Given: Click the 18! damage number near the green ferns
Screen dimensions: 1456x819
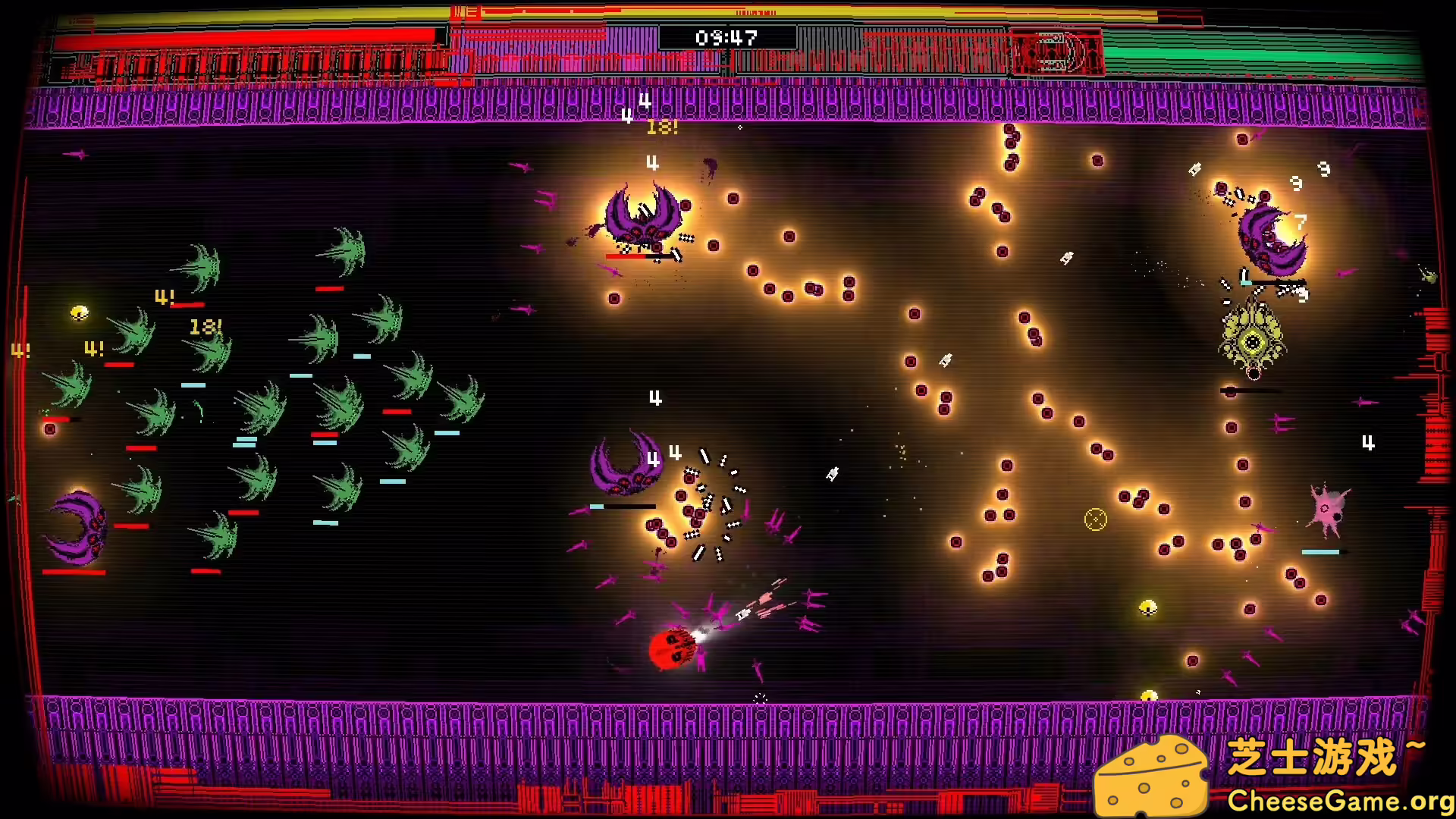Looking at the screenshot, I should (x=205, y=326).
